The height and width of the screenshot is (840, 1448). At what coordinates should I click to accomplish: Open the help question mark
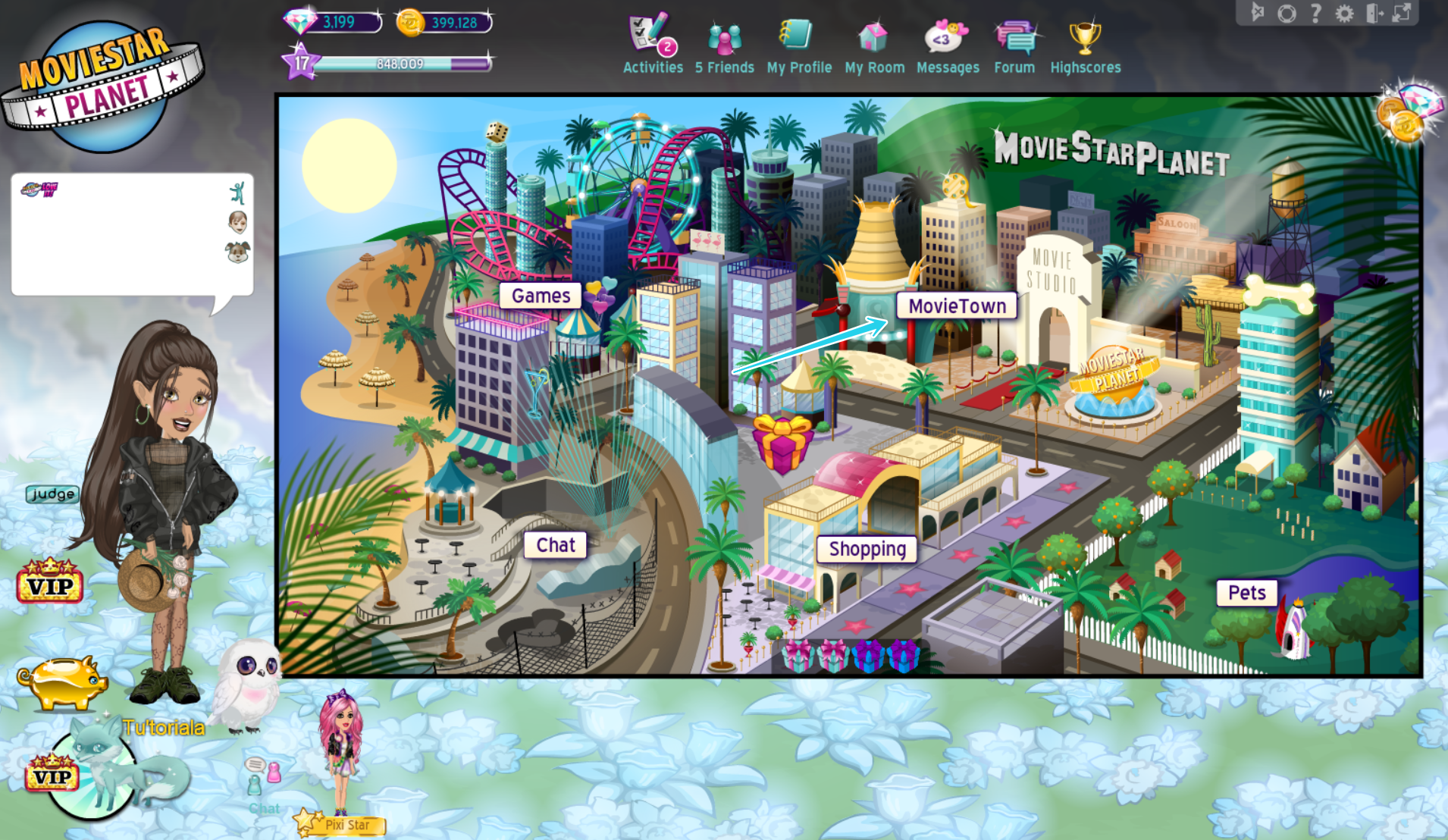click(x=1316, y=13)
